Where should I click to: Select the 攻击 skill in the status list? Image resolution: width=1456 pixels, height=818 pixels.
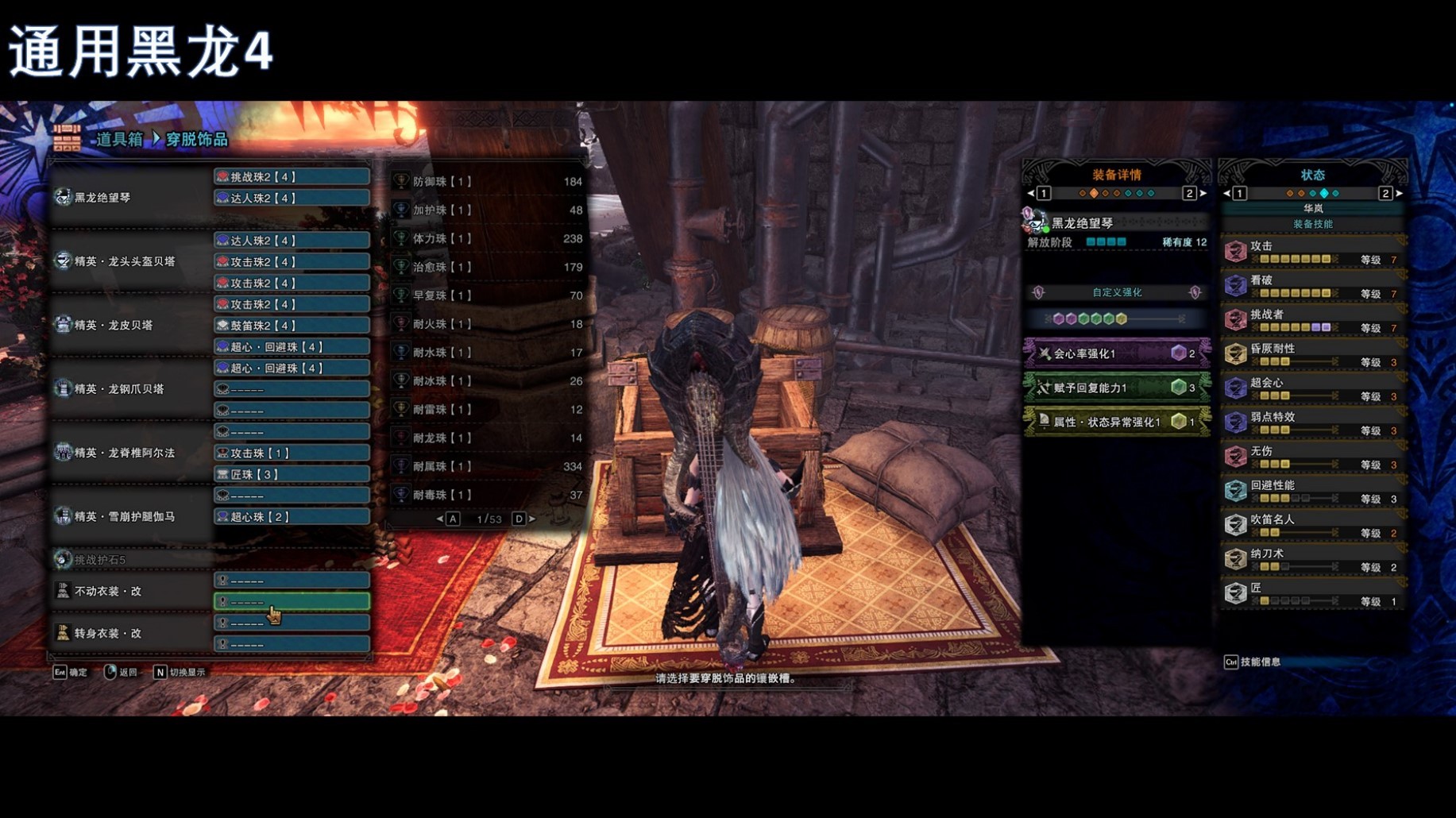[1312, 252]
